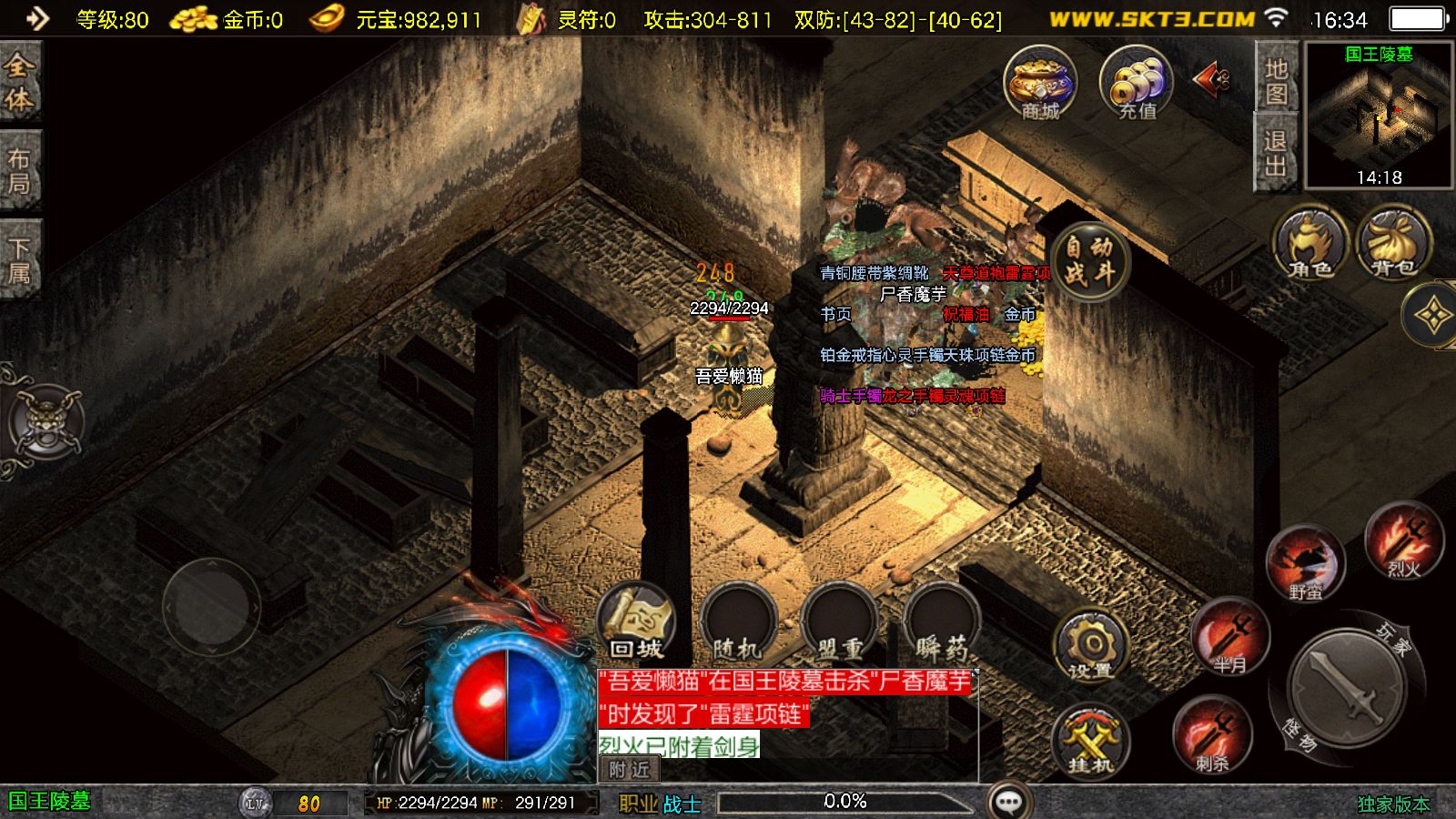Open the 国王陵墓 minimap

click(1379, 116)
